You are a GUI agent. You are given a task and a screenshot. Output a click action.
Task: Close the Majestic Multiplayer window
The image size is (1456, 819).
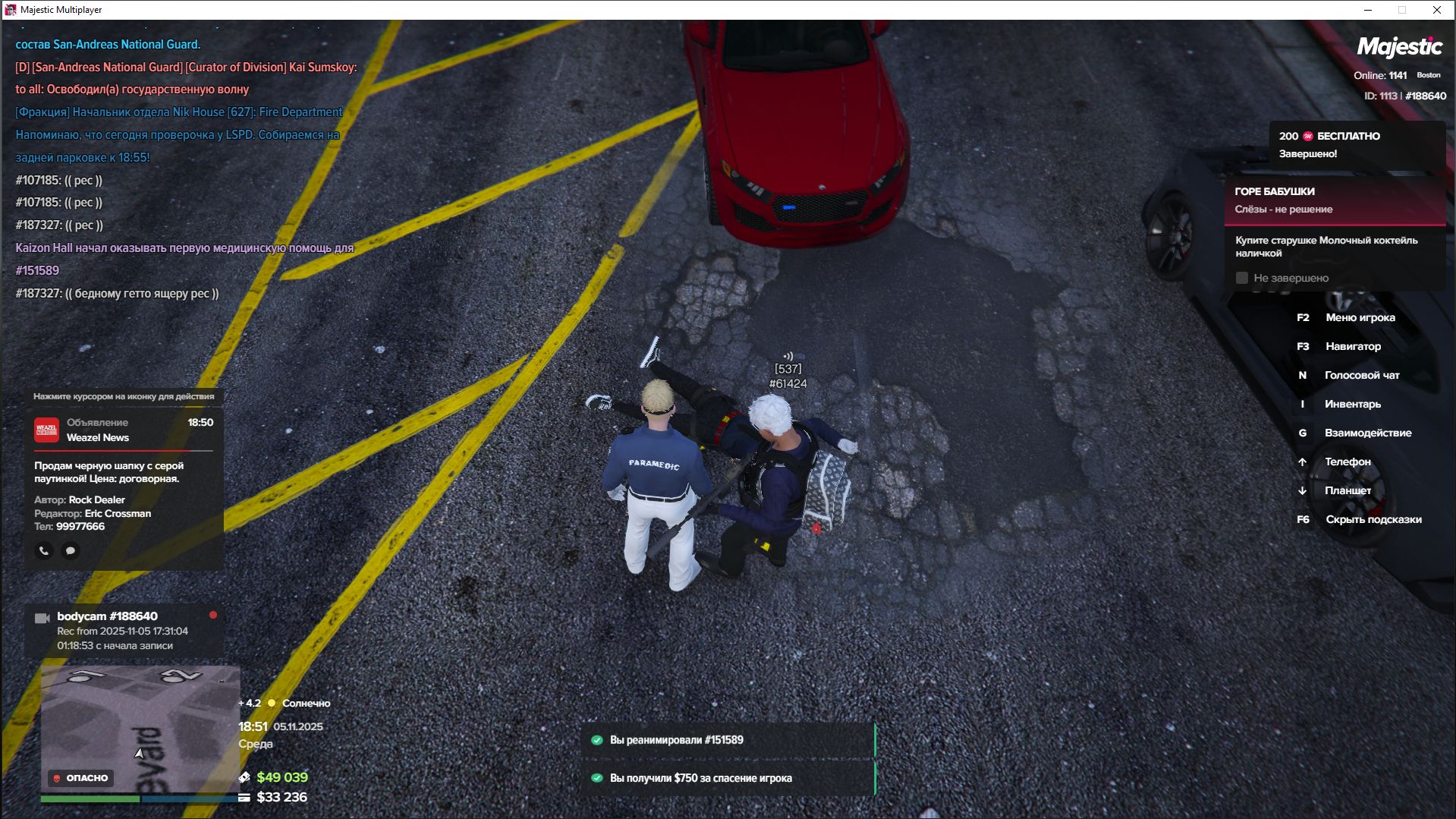[1436, 10]
